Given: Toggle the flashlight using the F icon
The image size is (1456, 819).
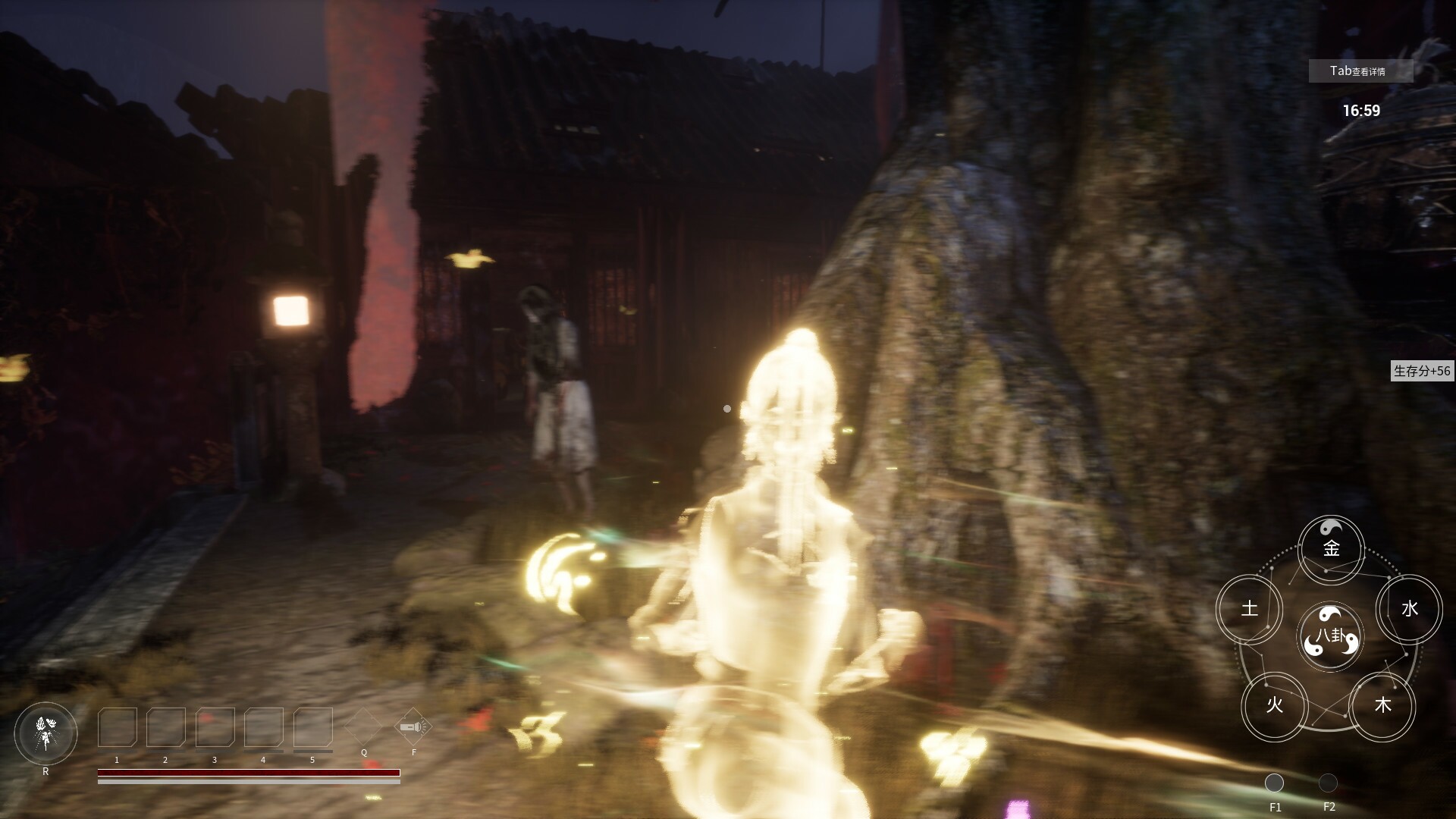Looking at the screenshot, I should point(412,726).
